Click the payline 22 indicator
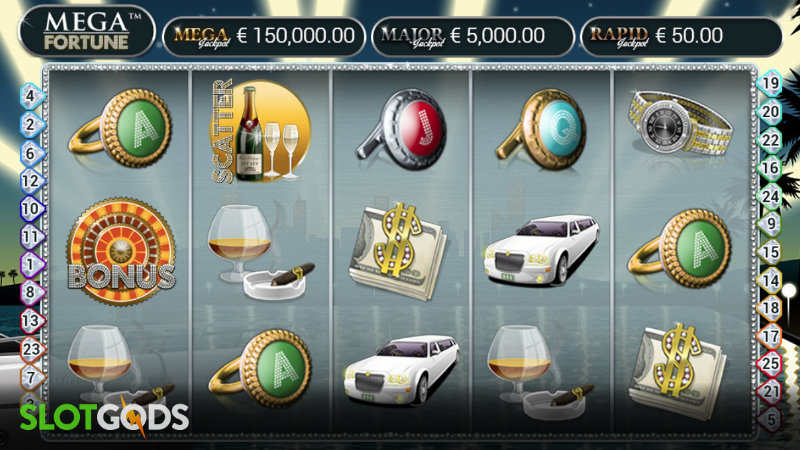Viewport: 800px width, 450px height. (x=771, y=140)
